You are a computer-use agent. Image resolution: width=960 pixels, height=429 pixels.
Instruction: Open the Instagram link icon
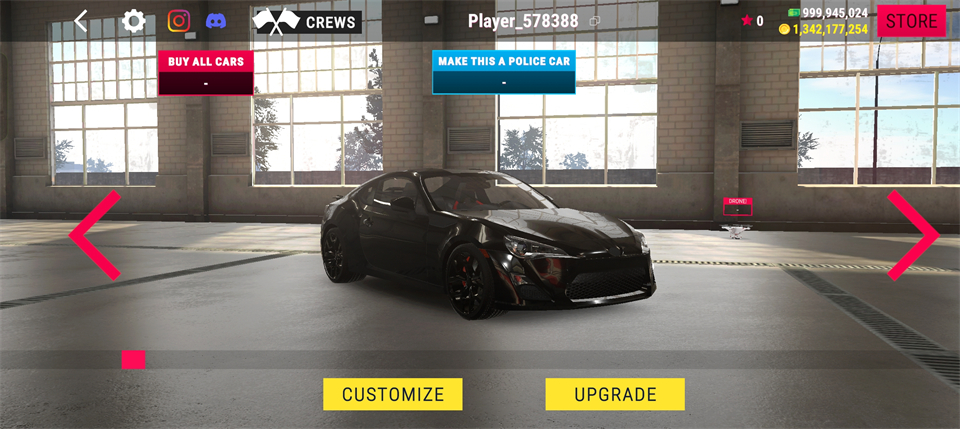point(179,21)
